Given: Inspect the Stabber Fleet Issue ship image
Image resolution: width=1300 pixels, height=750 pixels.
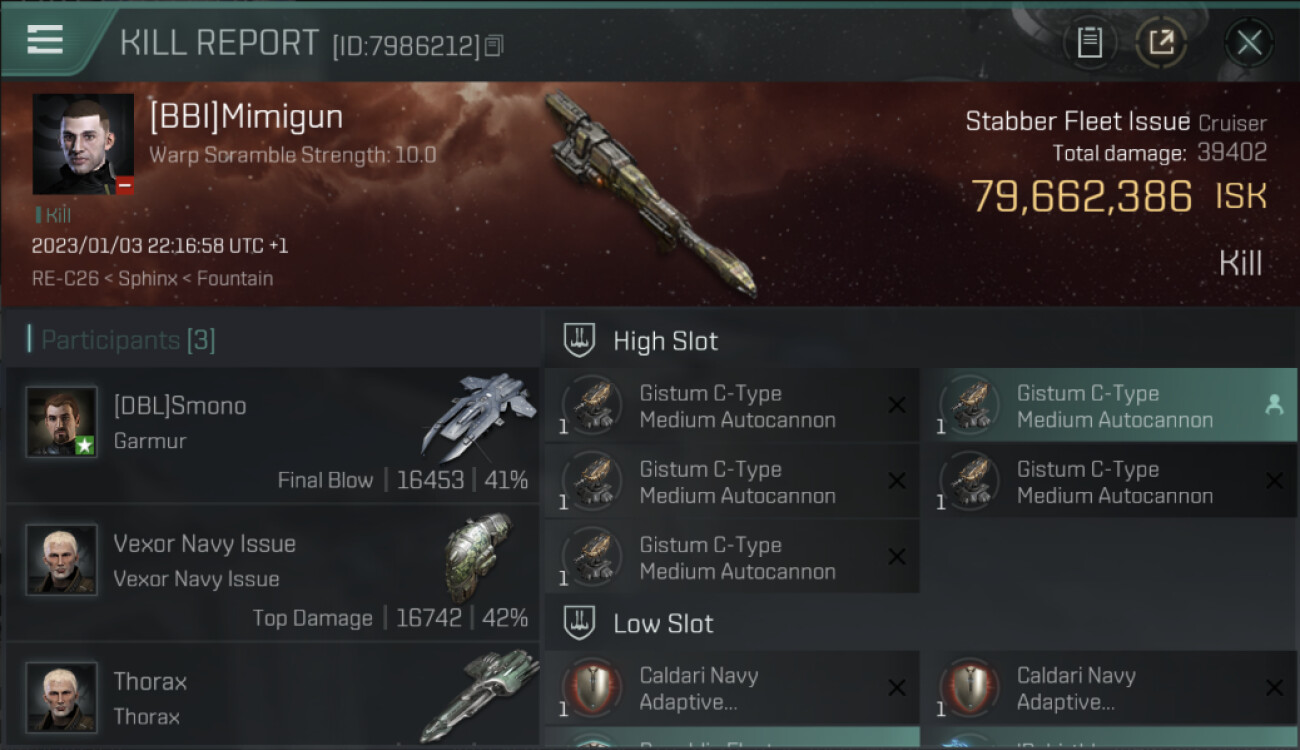Looking at the screenshot, I should [651, 193].
